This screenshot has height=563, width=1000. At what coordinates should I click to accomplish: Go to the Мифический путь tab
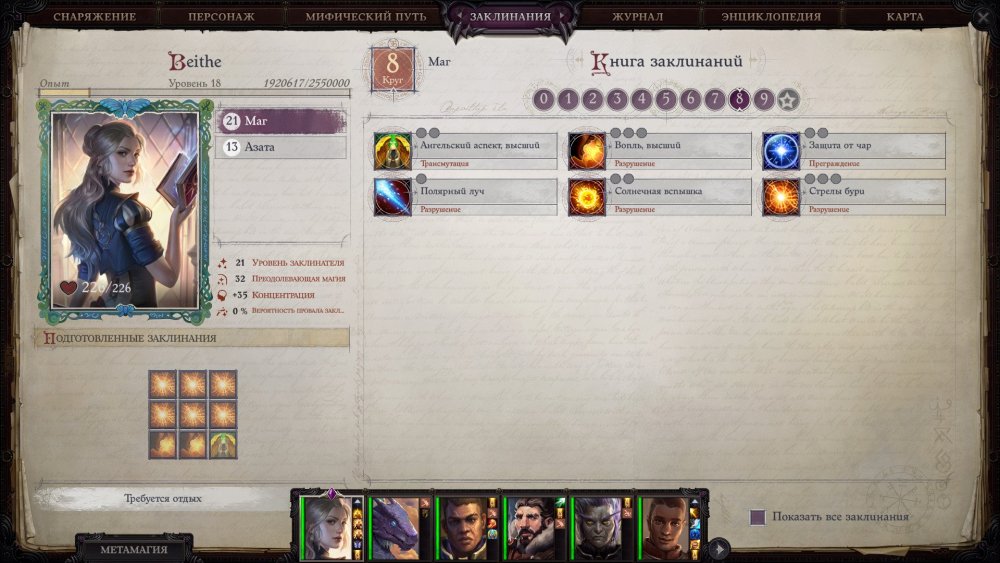[365, 17]
